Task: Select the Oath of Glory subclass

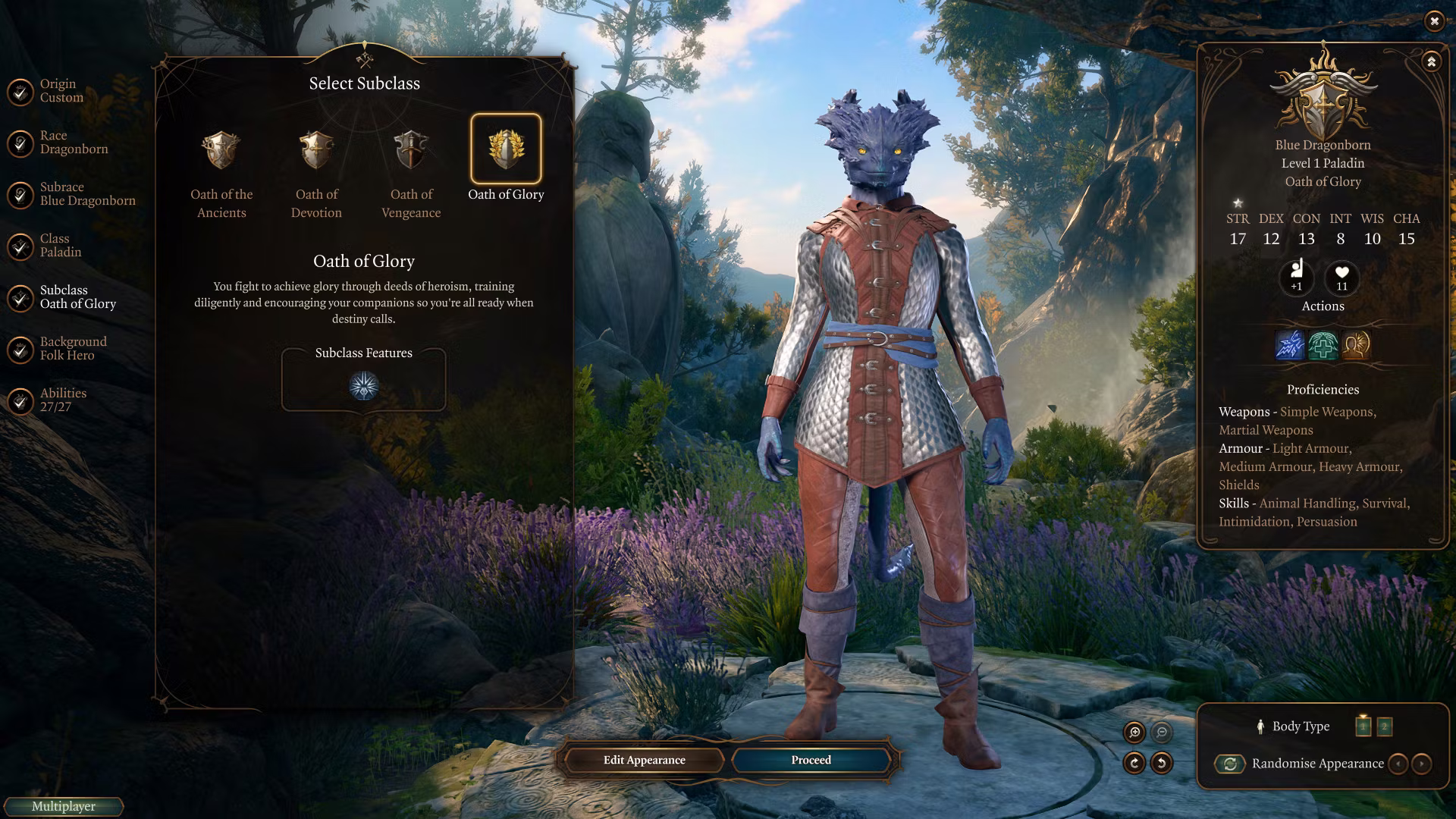Action: [506, 149]
